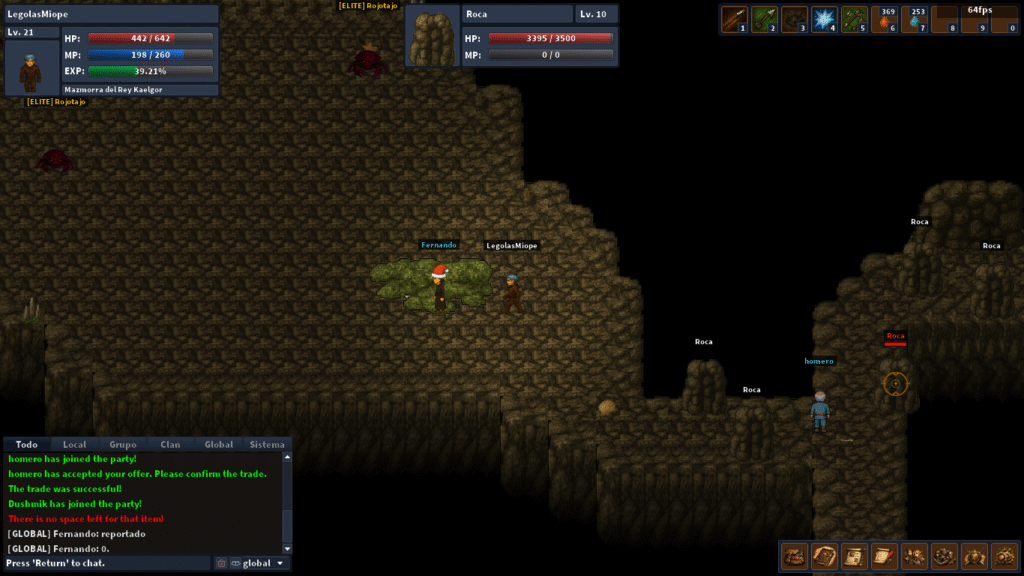Activate the flaming arrow skill in slot 1

[x=735, y=19]
